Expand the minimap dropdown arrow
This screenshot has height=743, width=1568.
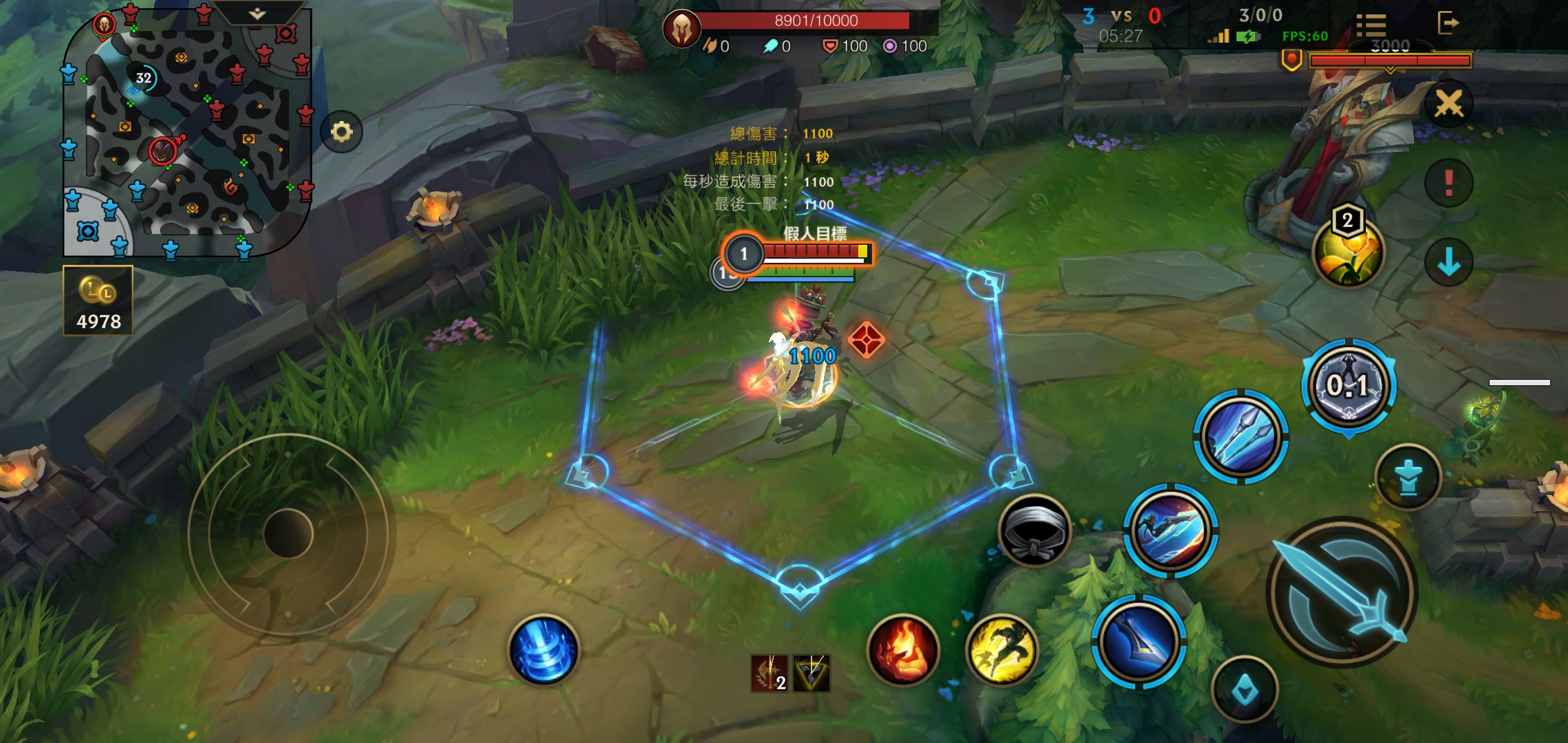pyautogui.click(x=257, y=14)
